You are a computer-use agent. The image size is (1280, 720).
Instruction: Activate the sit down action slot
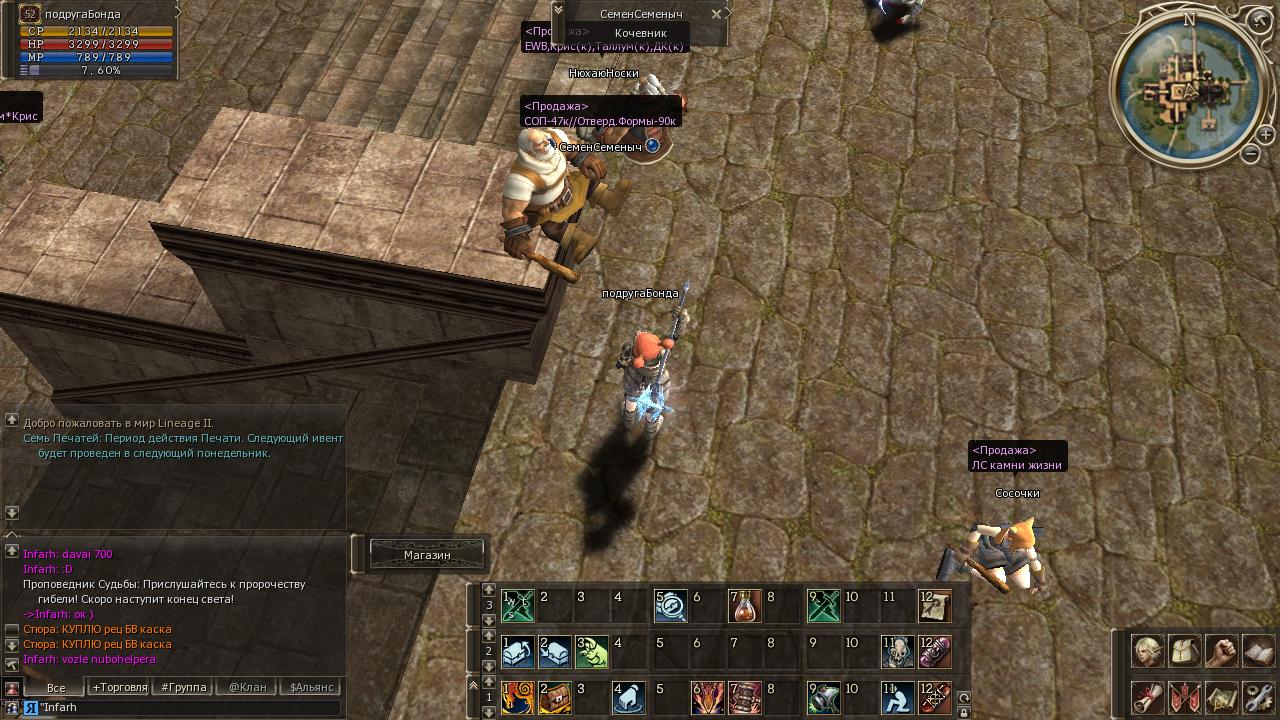897,697
